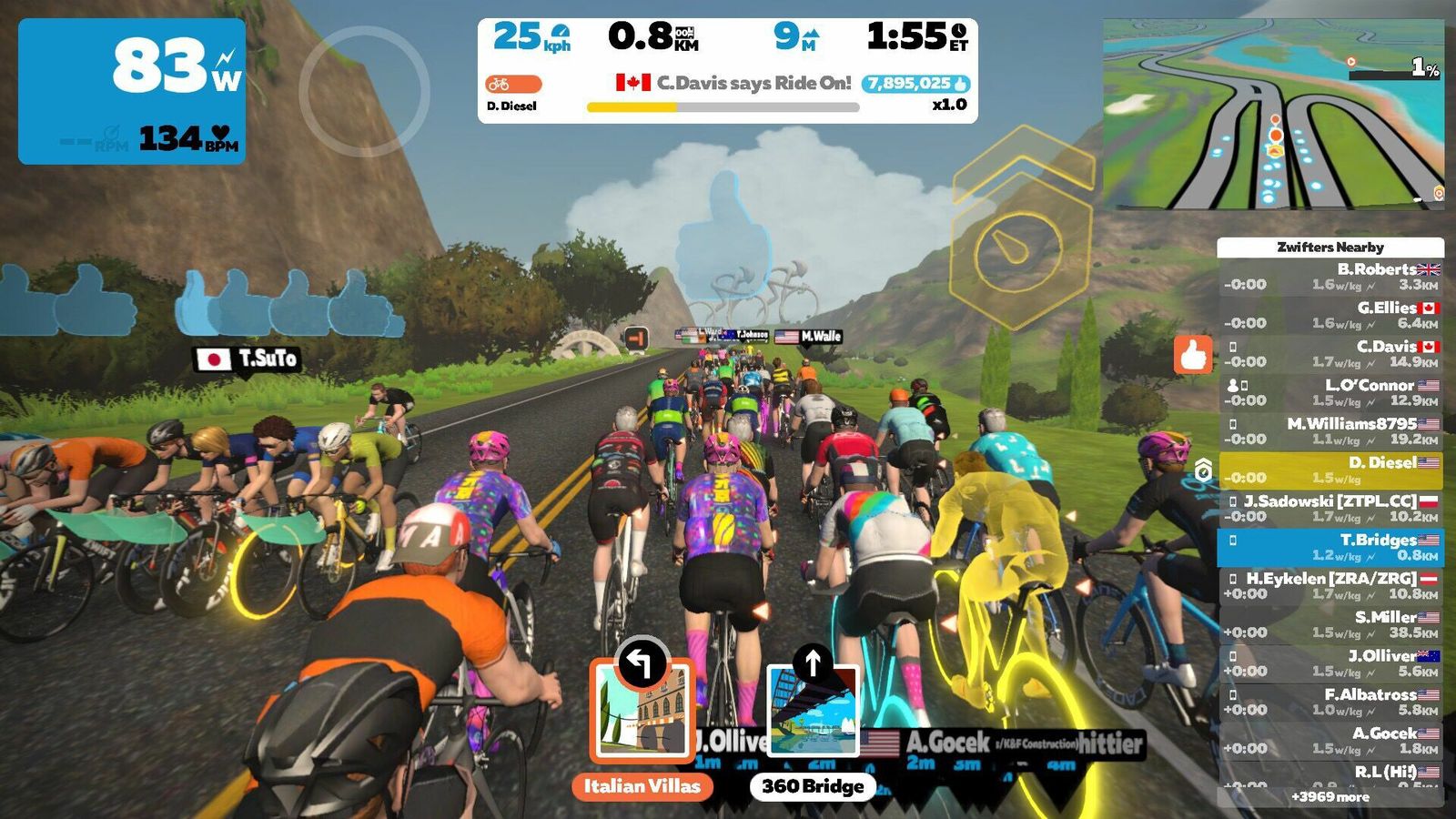Give a Ride On with orange thumbs-up button
Viewport: 1456px width, 819px height.
click(x=1193, y=355)
